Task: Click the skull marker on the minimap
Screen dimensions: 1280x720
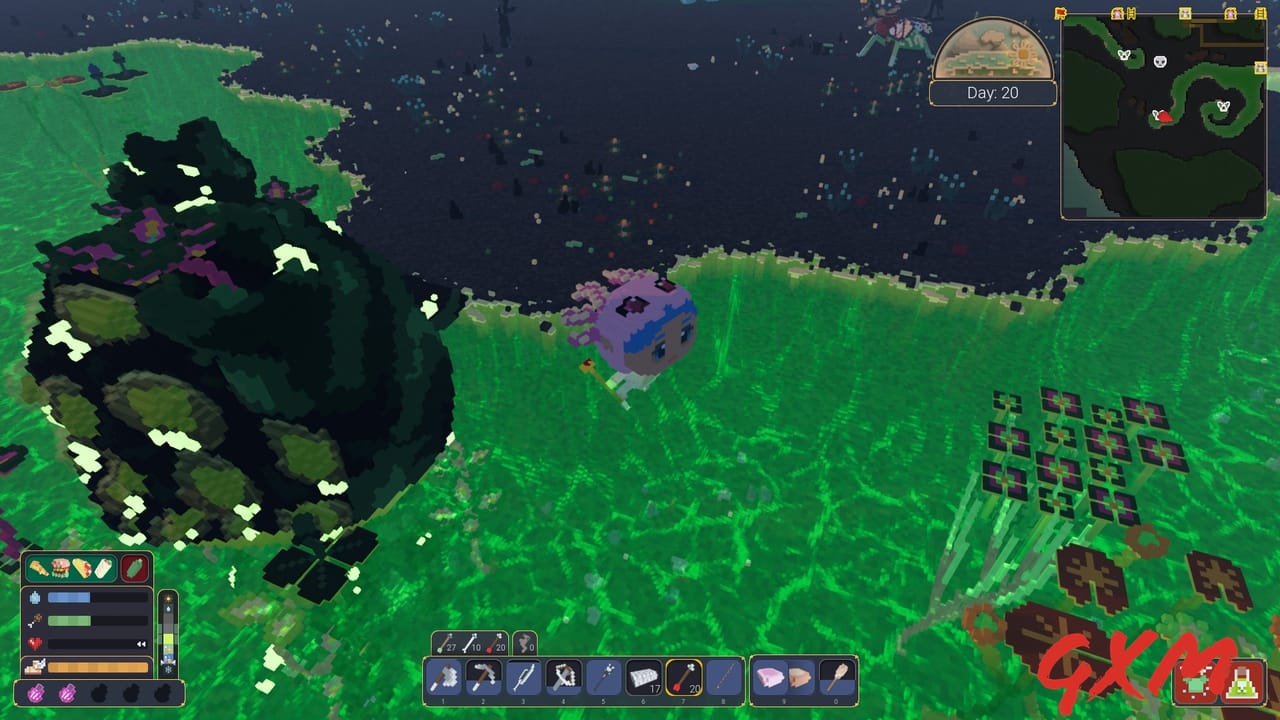Action: click(1160, 61)
